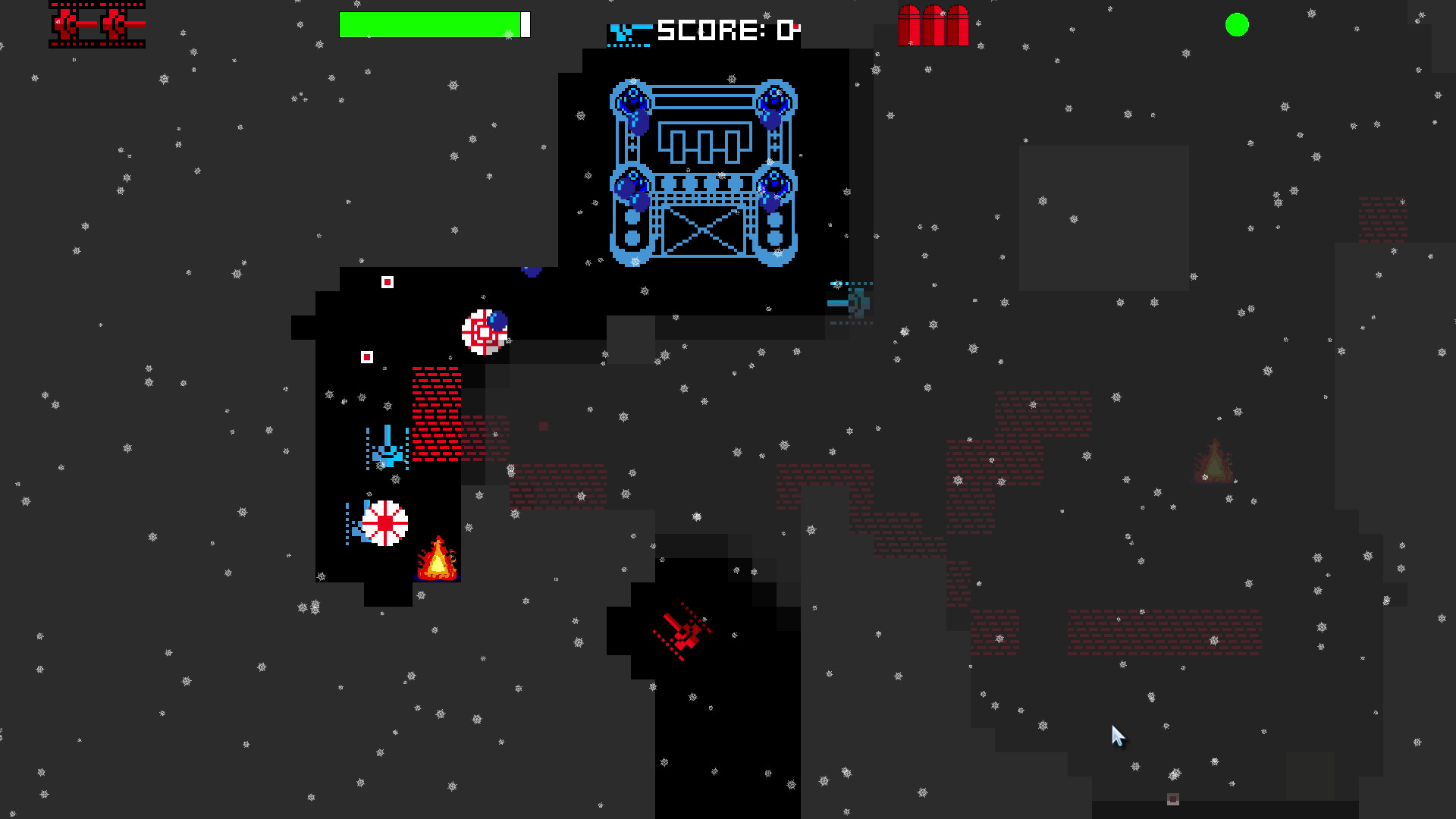Click the small red target circle with blue sphere
1456x819 pixels.
coord(484,332)
